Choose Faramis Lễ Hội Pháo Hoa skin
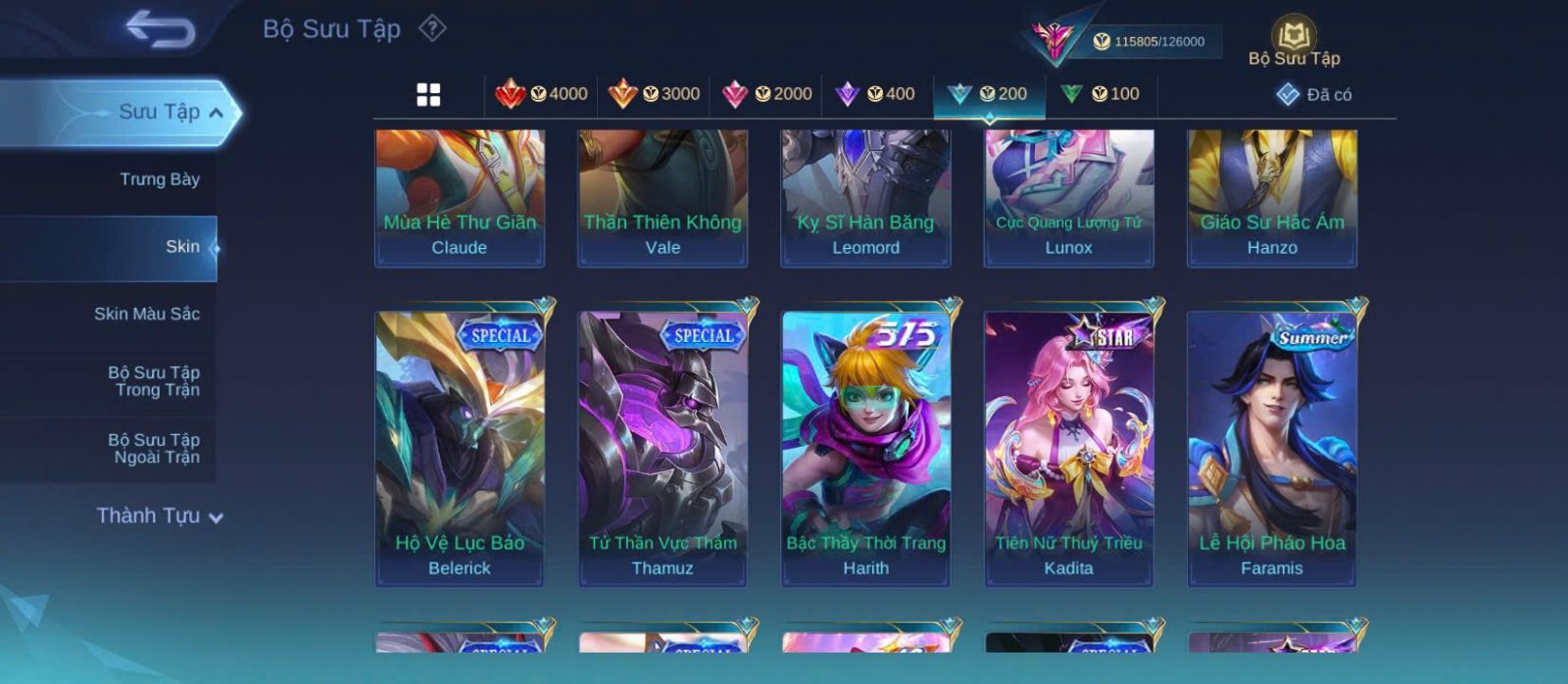The width and height of the screenshot is (1568, 684). click(x=1272, y=449)
